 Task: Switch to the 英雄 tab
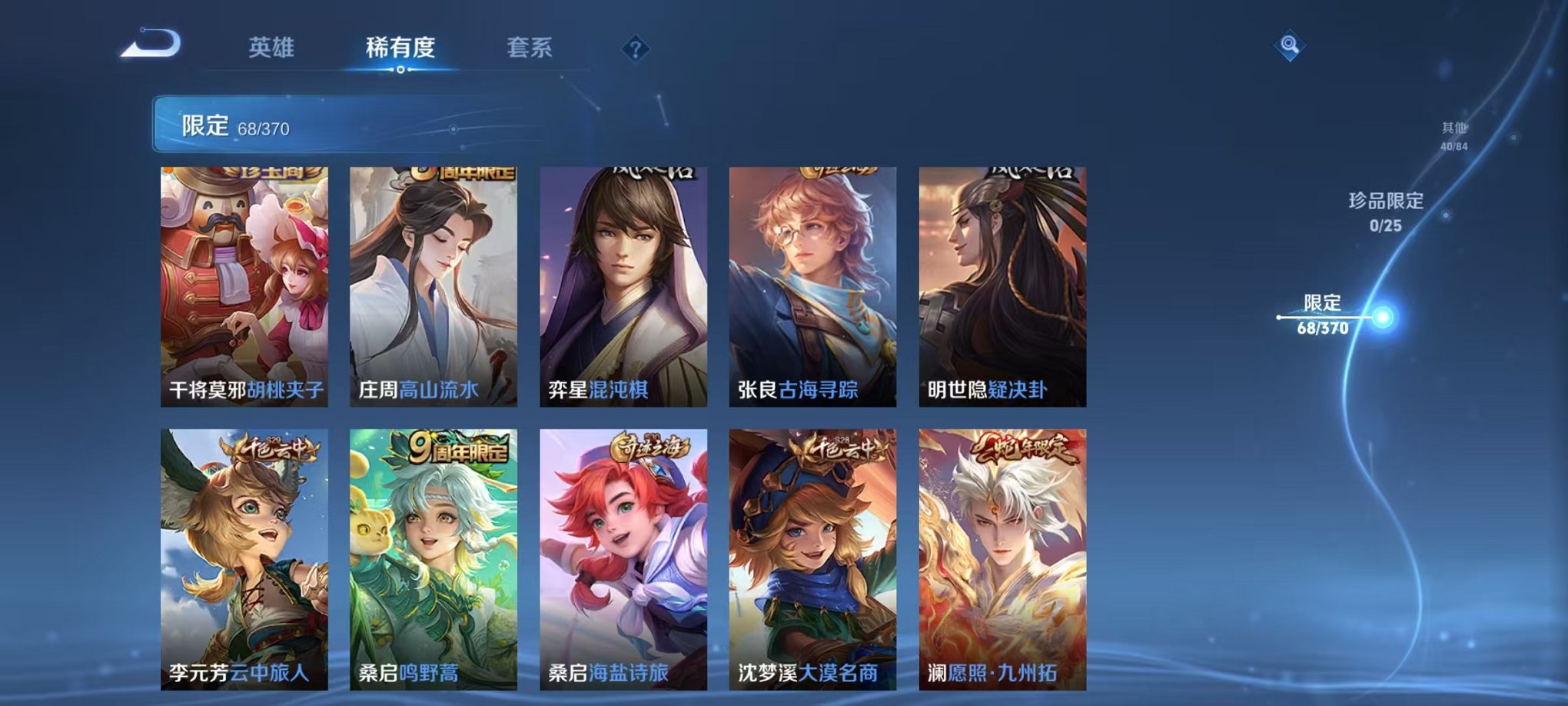point(273,48)
